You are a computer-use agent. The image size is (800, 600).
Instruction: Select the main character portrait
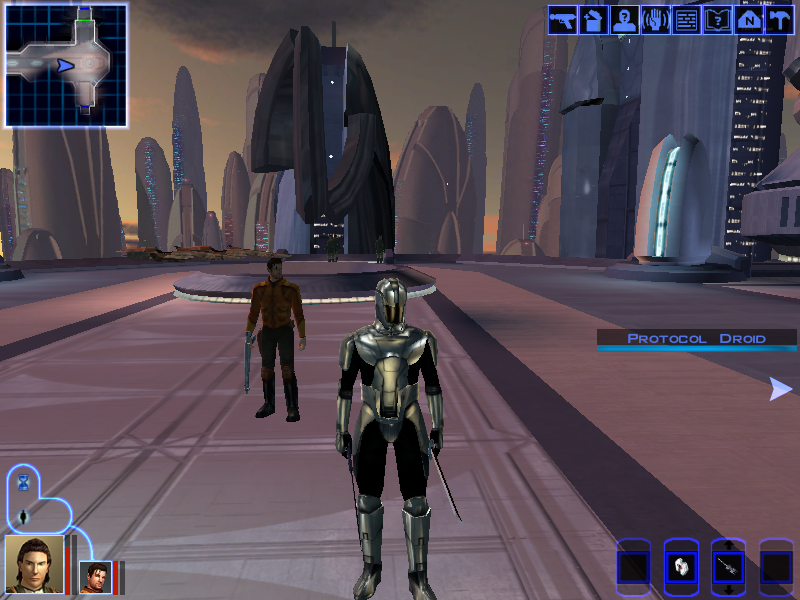34,564
